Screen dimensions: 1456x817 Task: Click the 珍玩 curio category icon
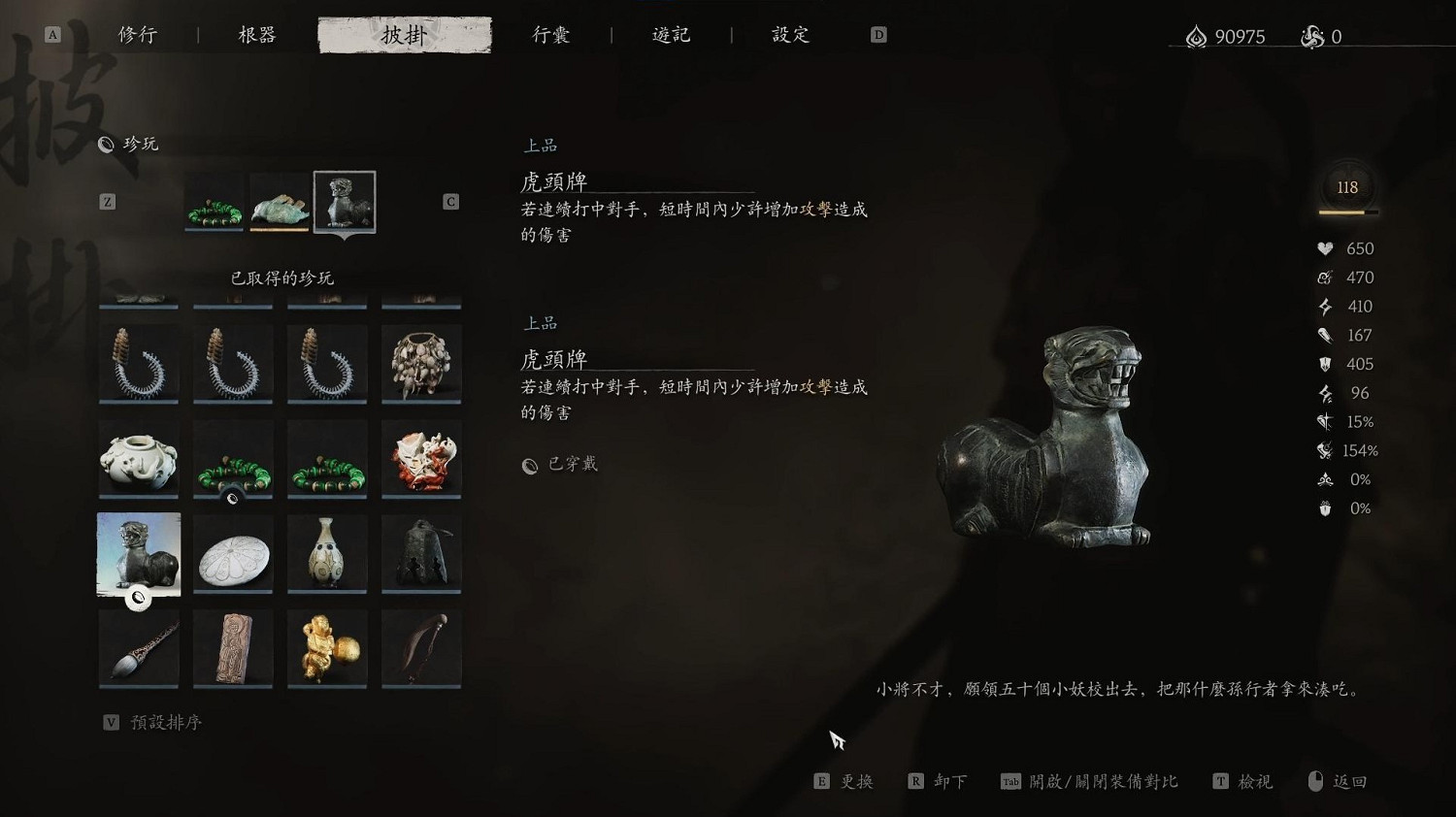pyautogui.click(x=105, y=144)
